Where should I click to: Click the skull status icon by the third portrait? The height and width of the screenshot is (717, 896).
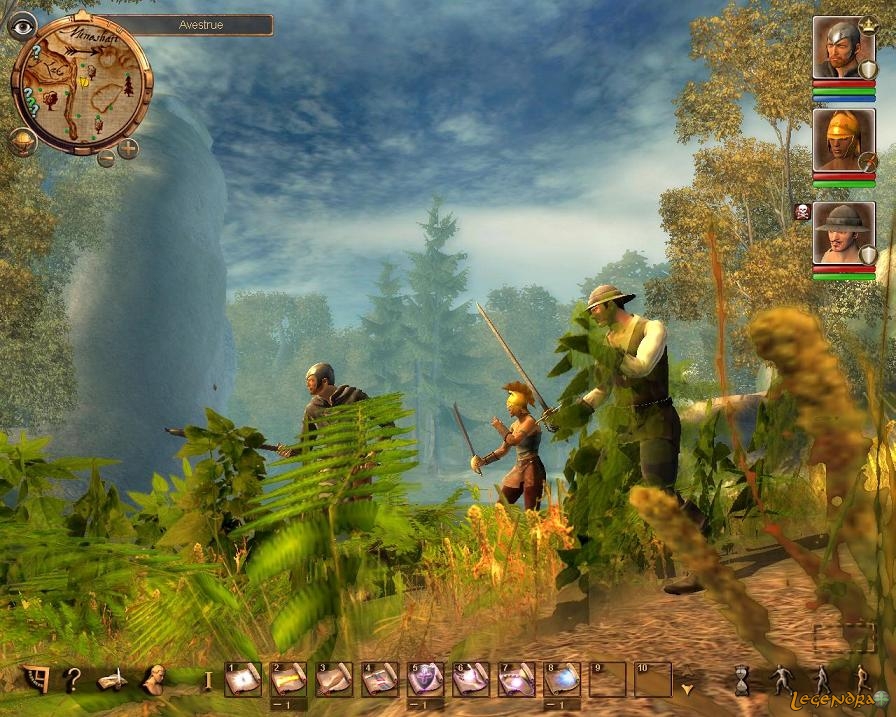(x=801, y=212)
